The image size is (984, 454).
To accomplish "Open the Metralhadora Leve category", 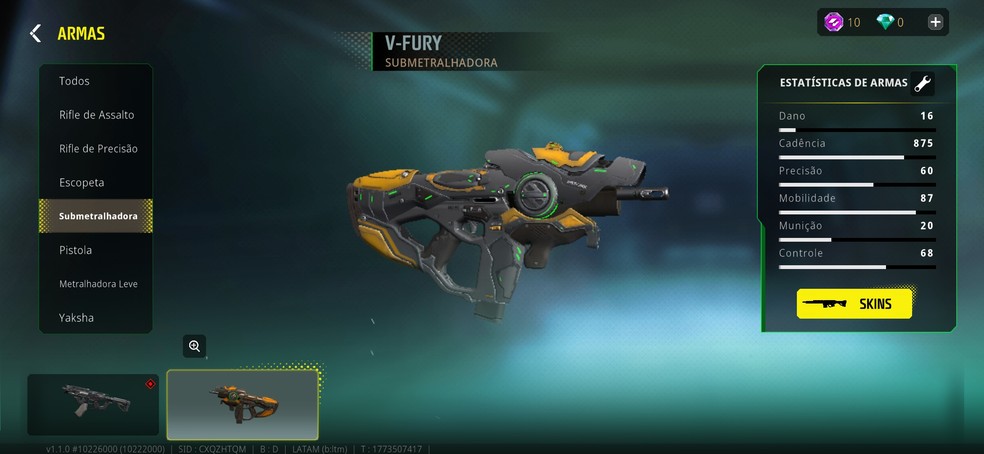I will point(98,284).
